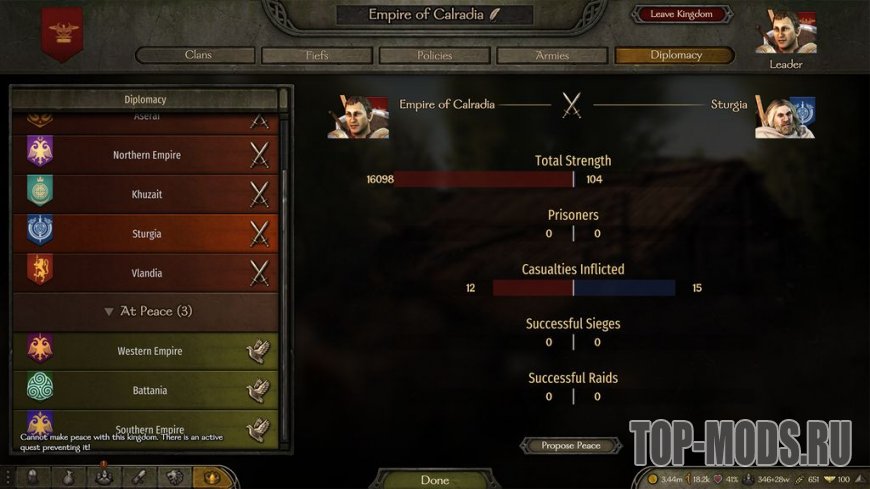
Task: Pick Vlandia from the diplomacy list
Action: [146, 273]
